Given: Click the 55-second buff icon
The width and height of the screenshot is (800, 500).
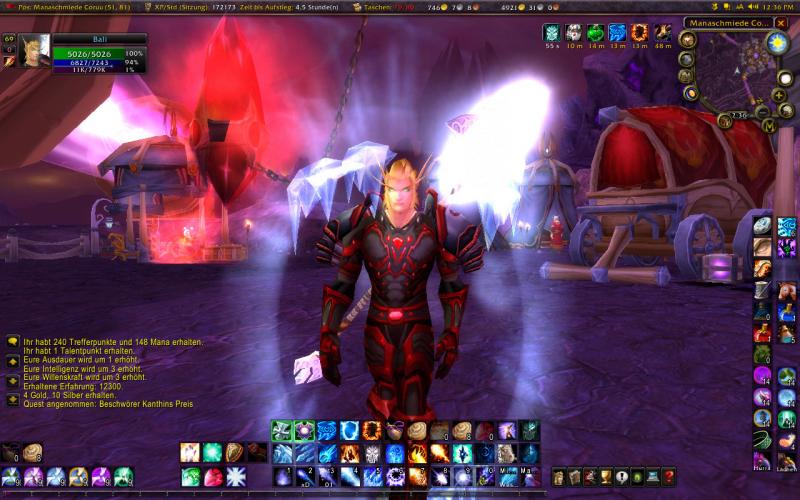Looking at the screenshot, I should click(x=551, y=33).
